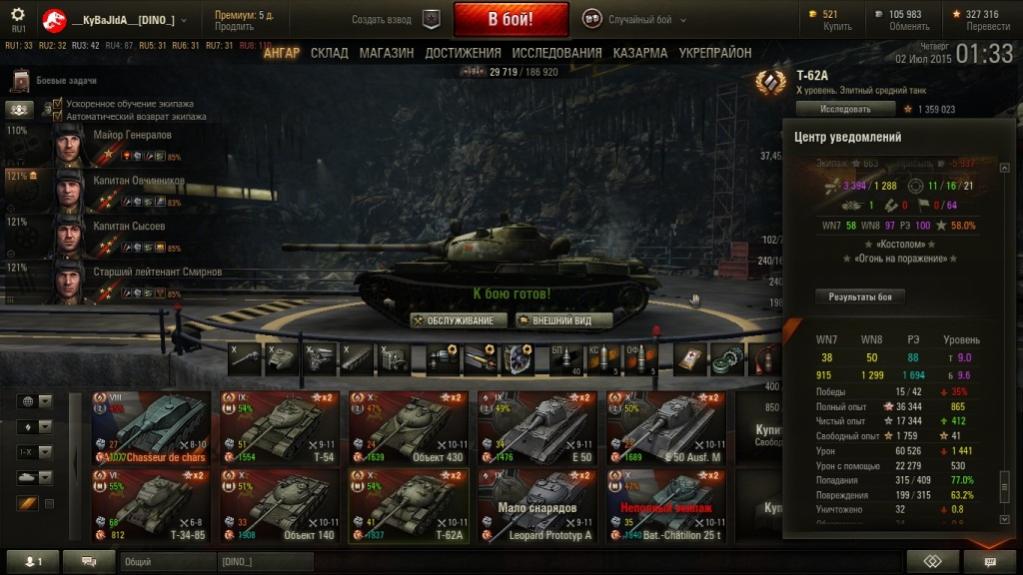Open the ДОСТИЖЕНИЯ tab
Screen dimensions: 1023x575
[x=463, y=53]
